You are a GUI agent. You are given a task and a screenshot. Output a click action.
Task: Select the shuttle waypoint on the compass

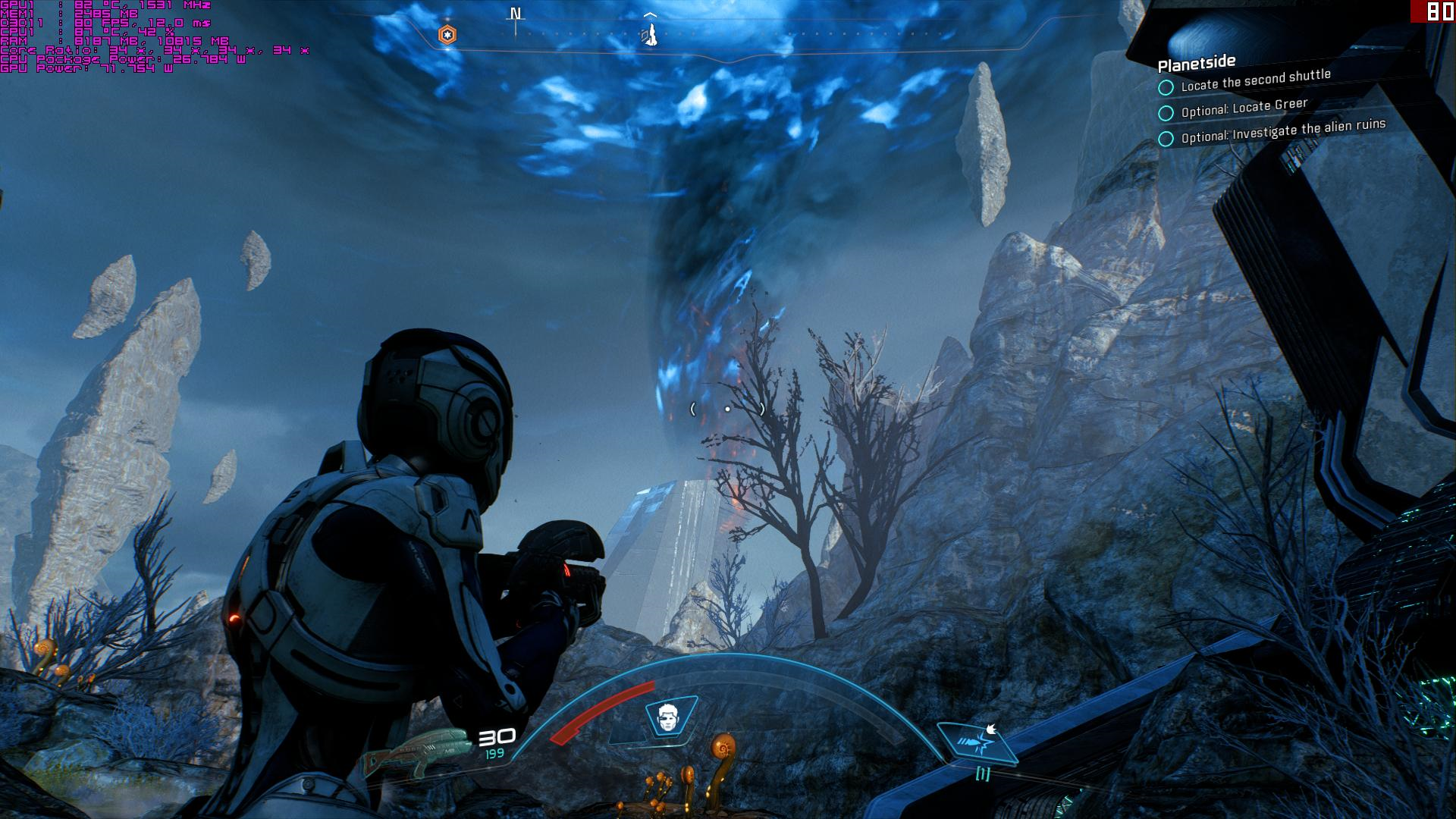coord(650,34)
